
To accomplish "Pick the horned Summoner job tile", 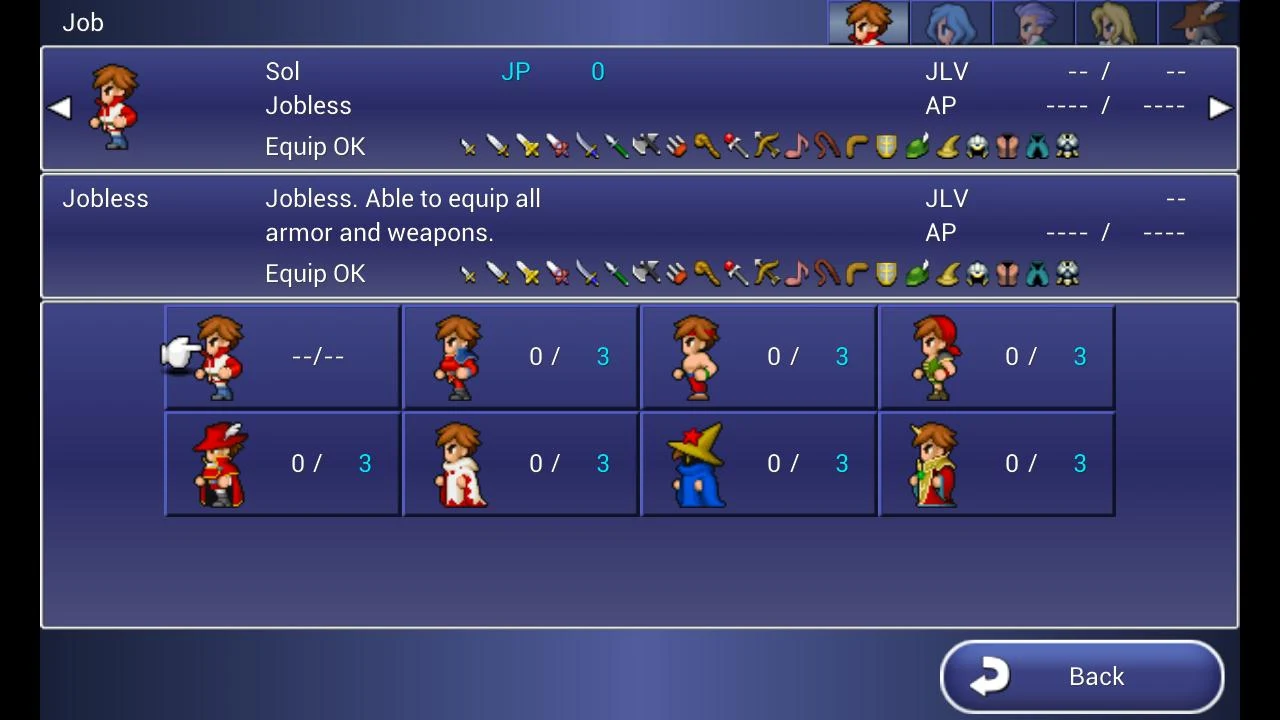I will coord(996,464).
